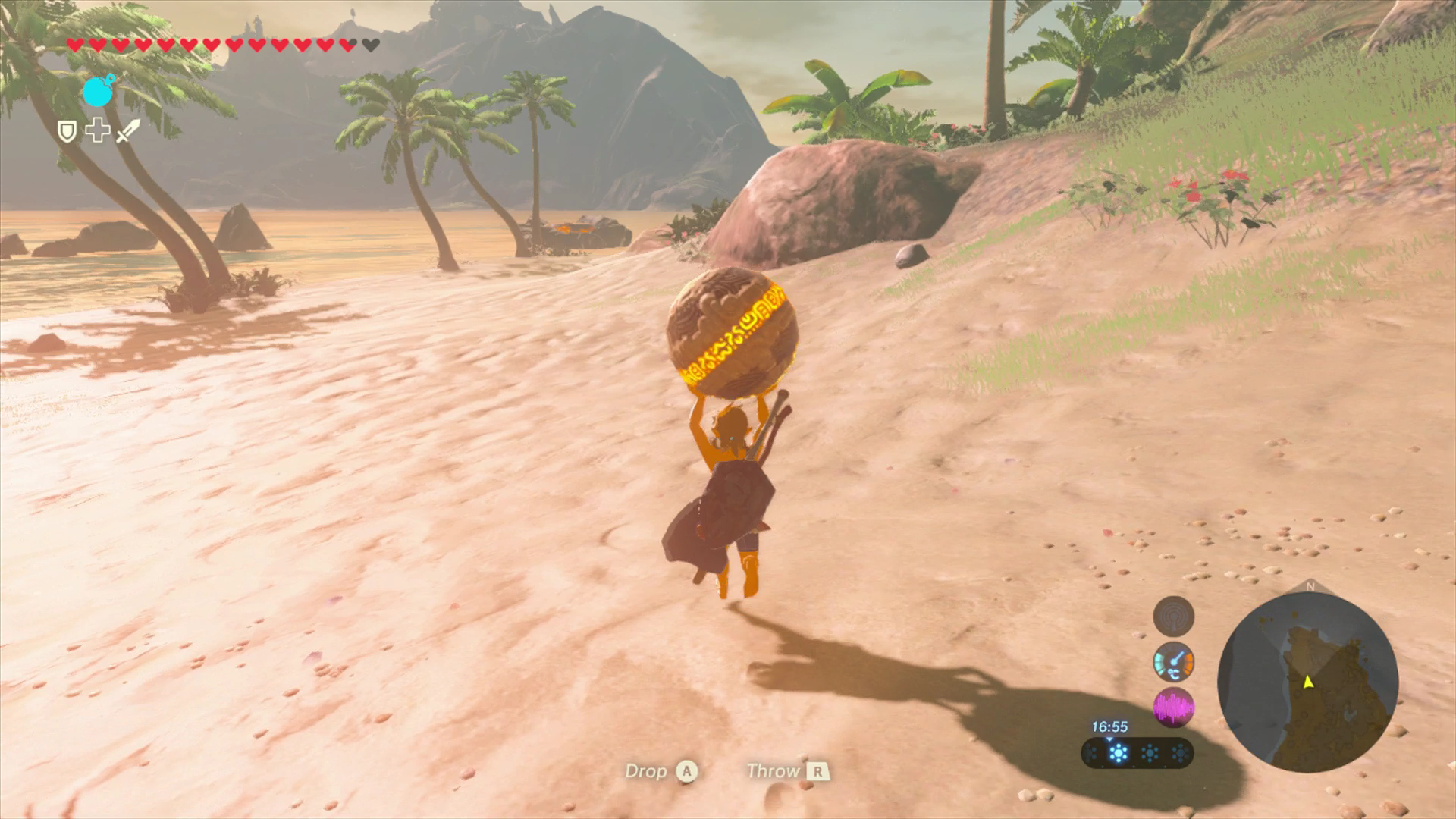The height and width of the screenshot is (819, 1456).
Task: Open the temperature gauge indicator
Action: [x=1174, y=663]
